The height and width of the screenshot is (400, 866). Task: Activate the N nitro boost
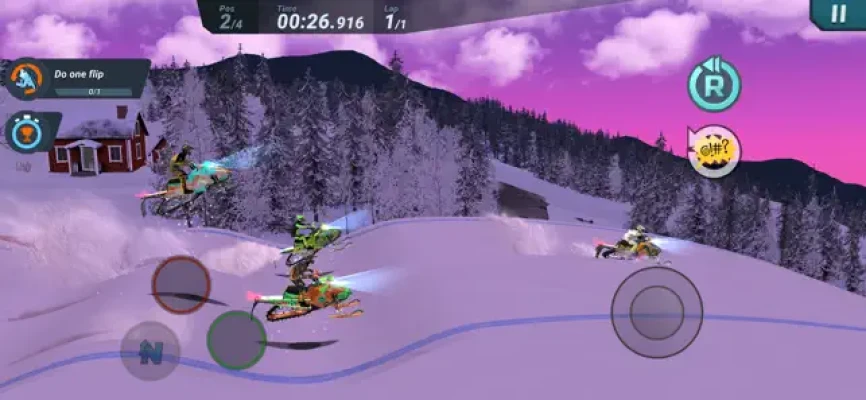[151, 351]
